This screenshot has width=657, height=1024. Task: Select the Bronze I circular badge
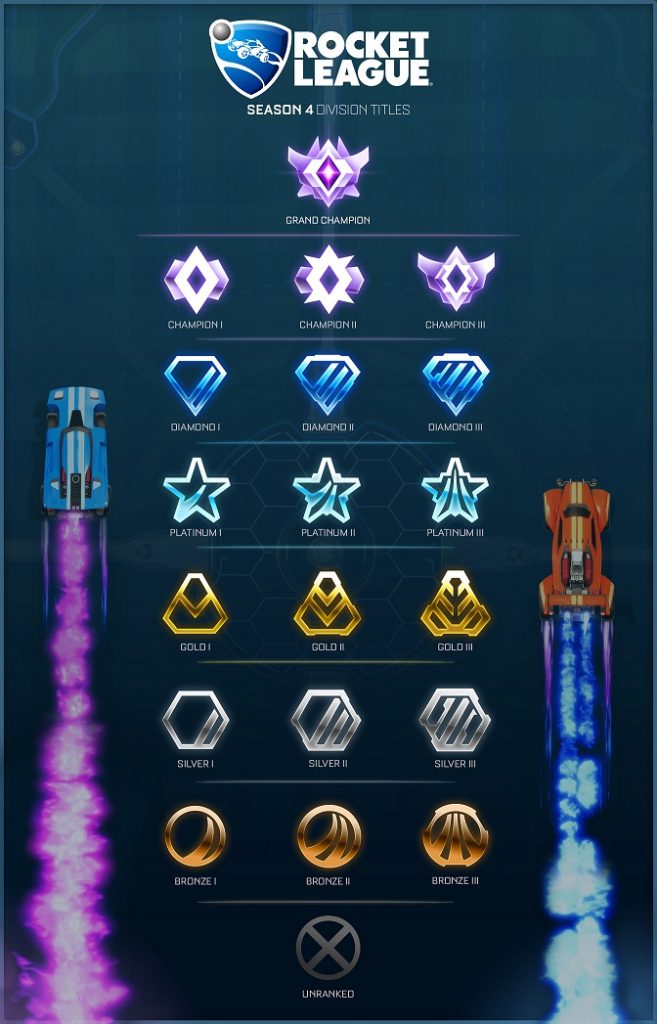pos(196,837)
